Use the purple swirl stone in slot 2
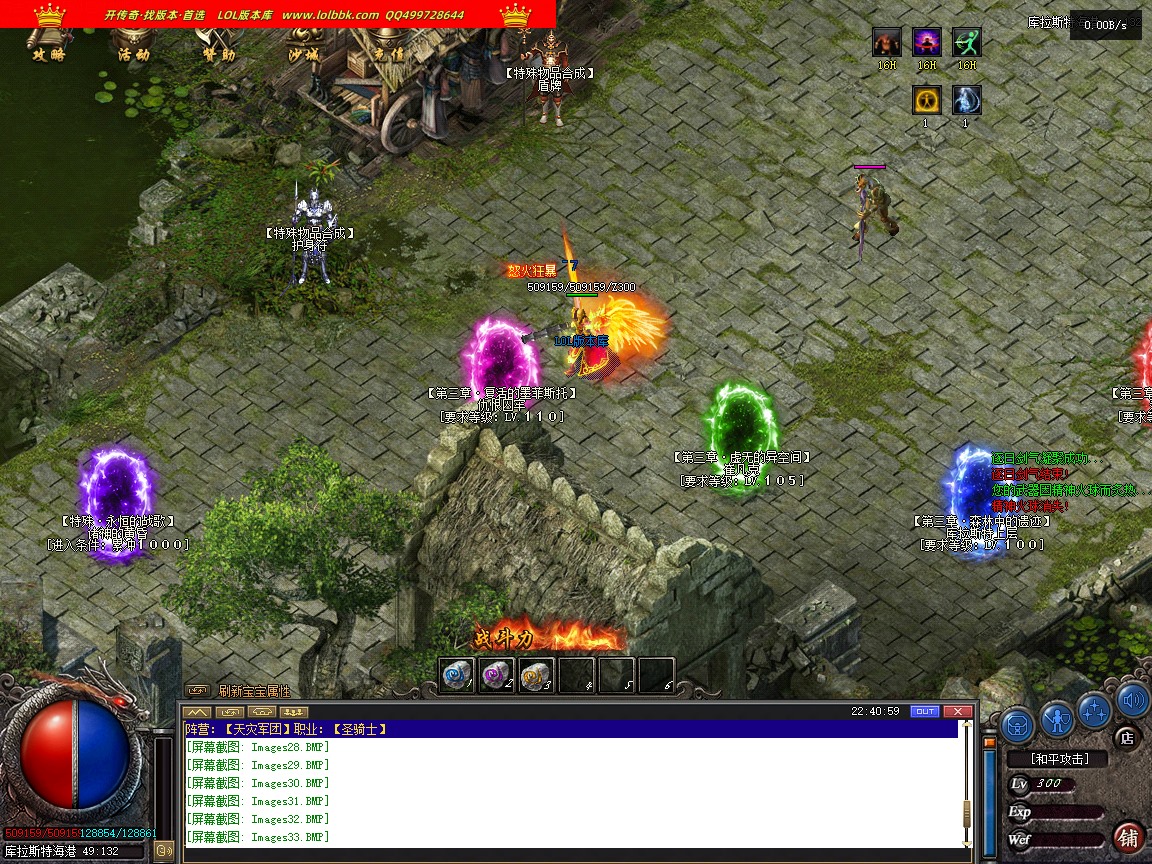The width and height of the screenshot is (1152, 864). [x=496, y=675]
